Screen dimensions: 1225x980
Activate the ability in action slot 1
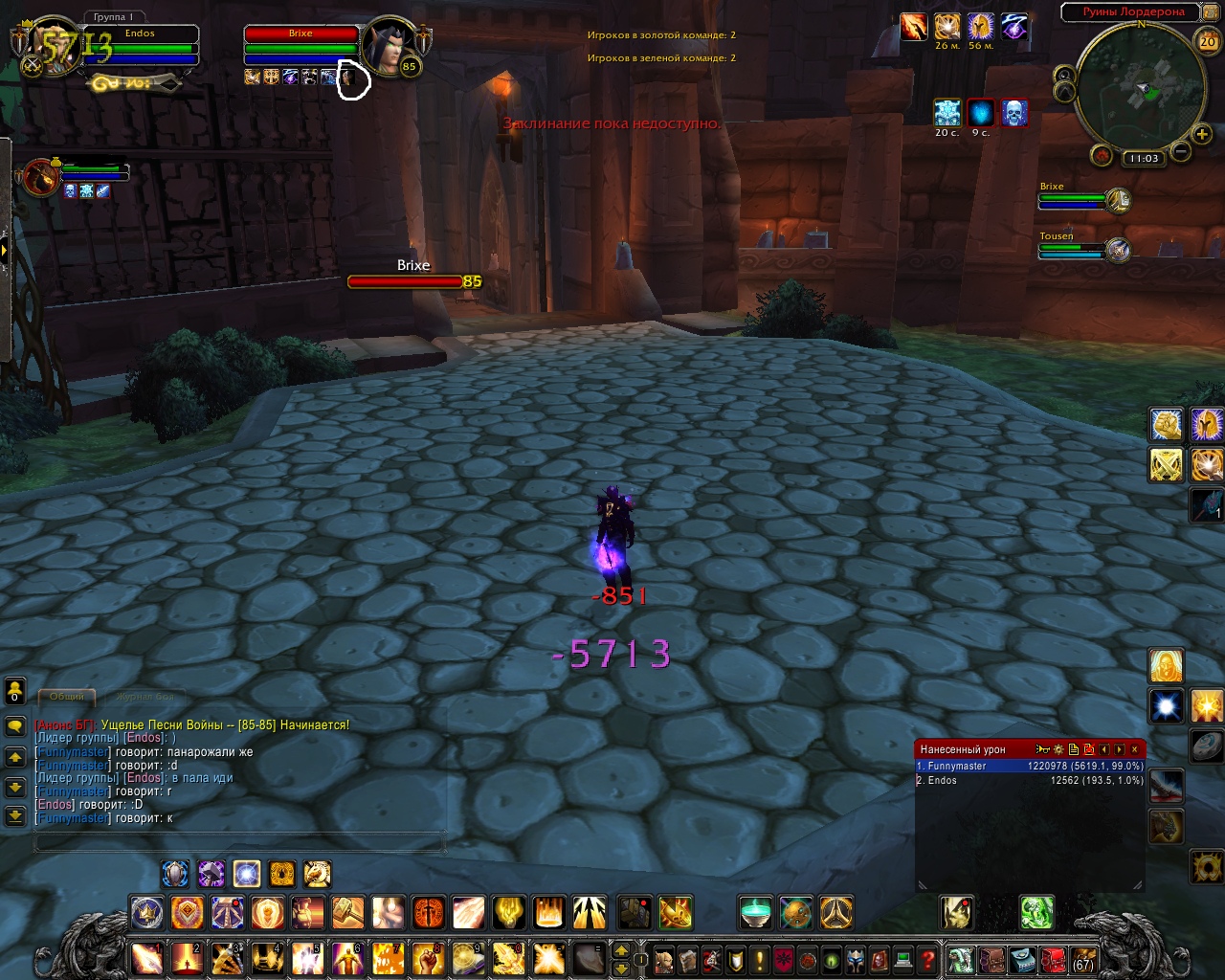(147, 958)
